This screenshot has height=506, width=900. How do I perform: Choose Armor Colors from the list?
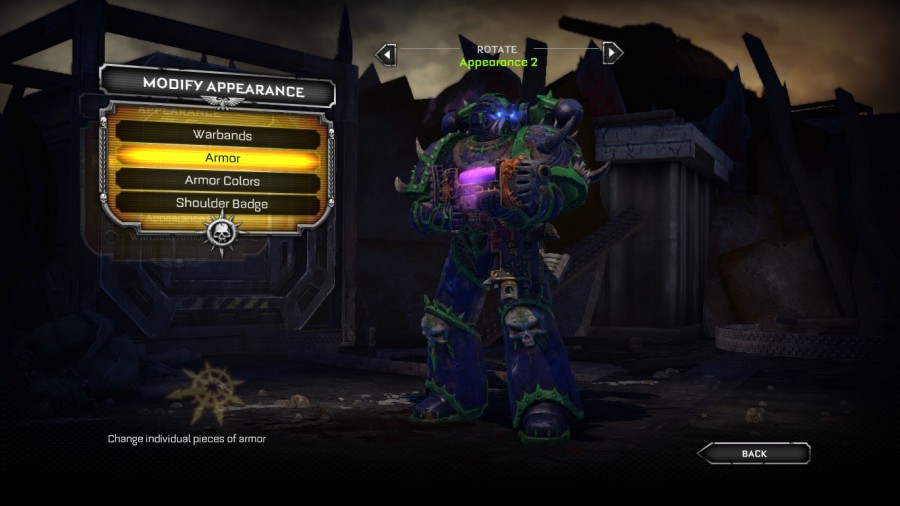click(x=222, y=181)
